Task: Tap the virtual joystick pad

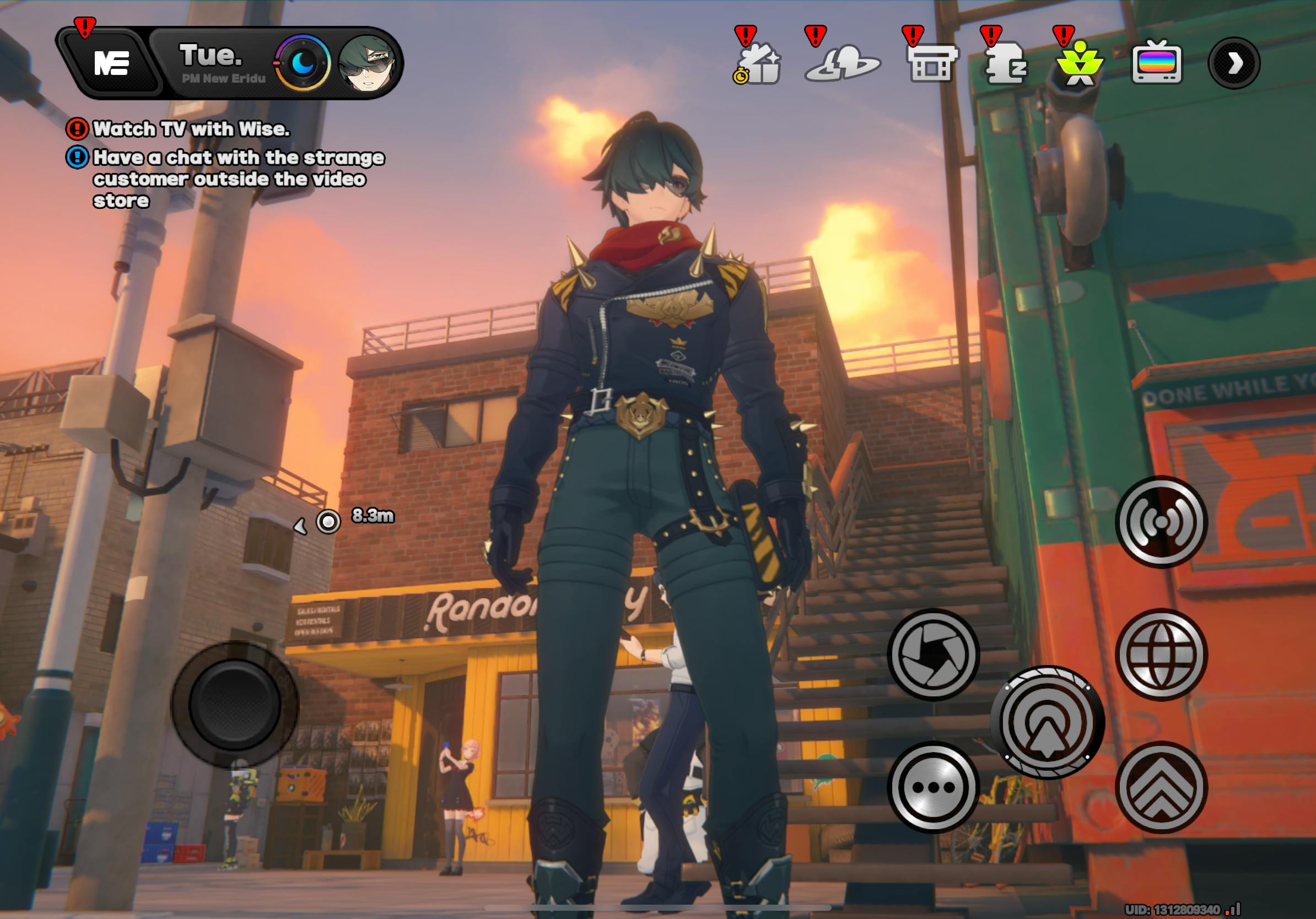Action: pos(234,704)
